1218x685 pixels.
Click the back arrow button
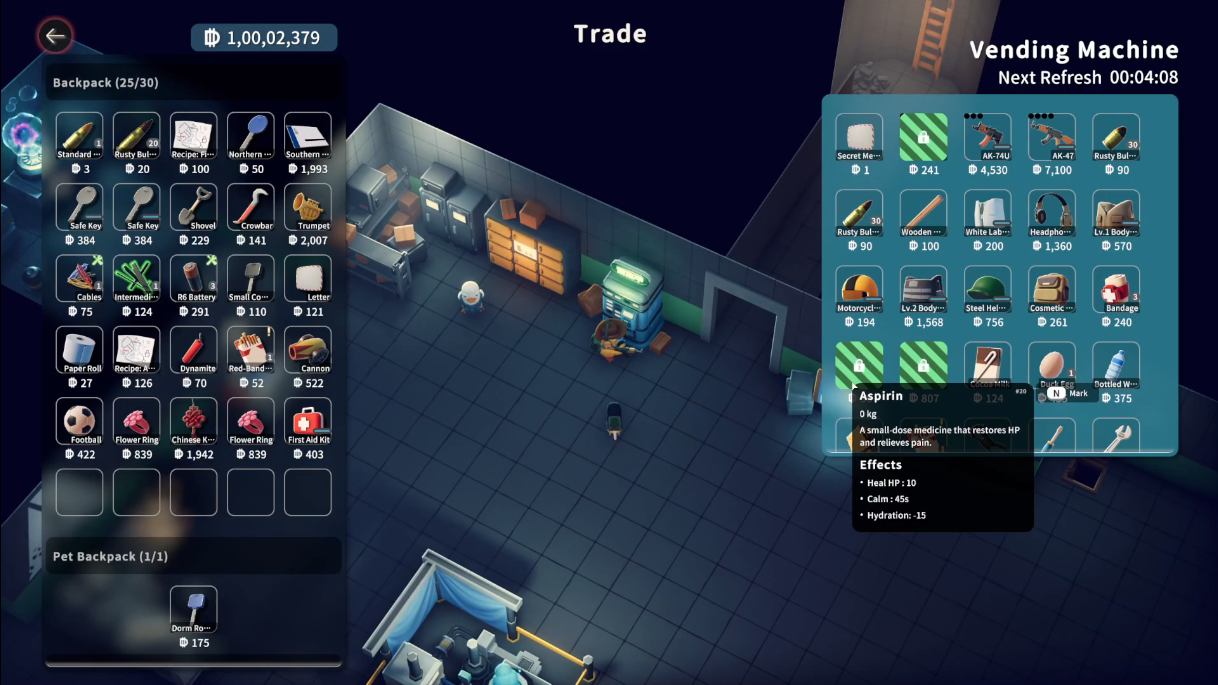tap(55, 37)
